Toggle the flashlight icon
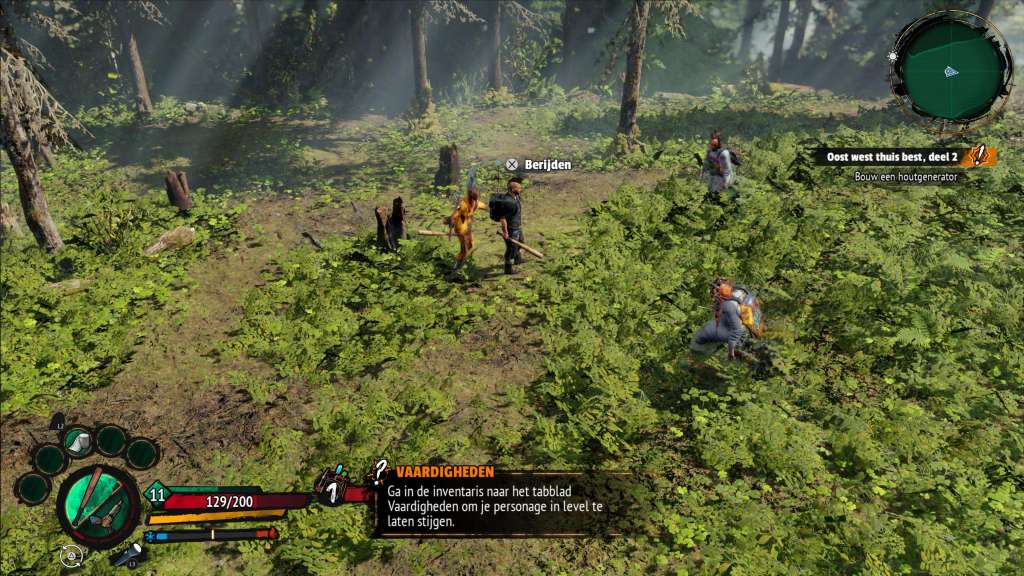 tap(126, 556)
